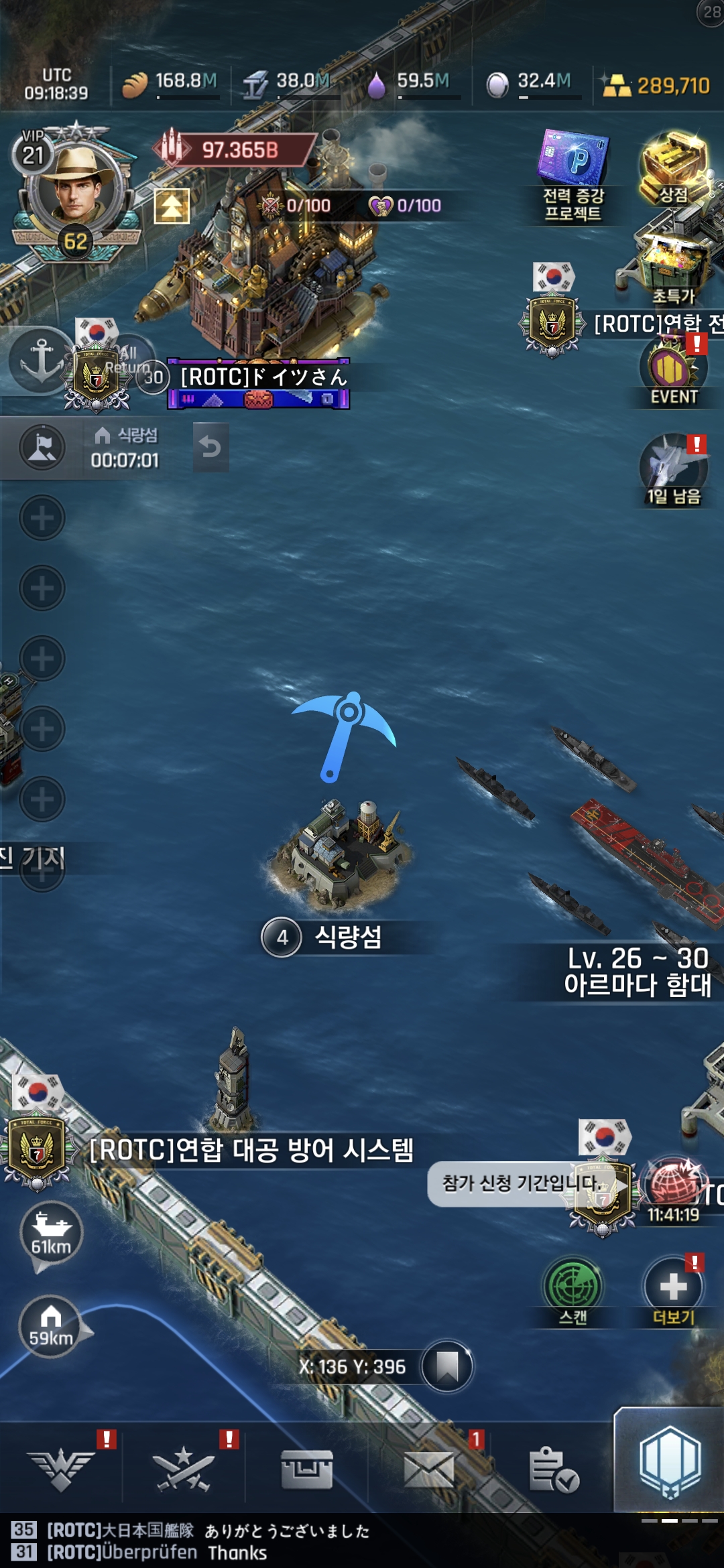This screenshot has height=1568, width=724.
Task: Tap the anchor All Return button
Action: click(42, 360)
